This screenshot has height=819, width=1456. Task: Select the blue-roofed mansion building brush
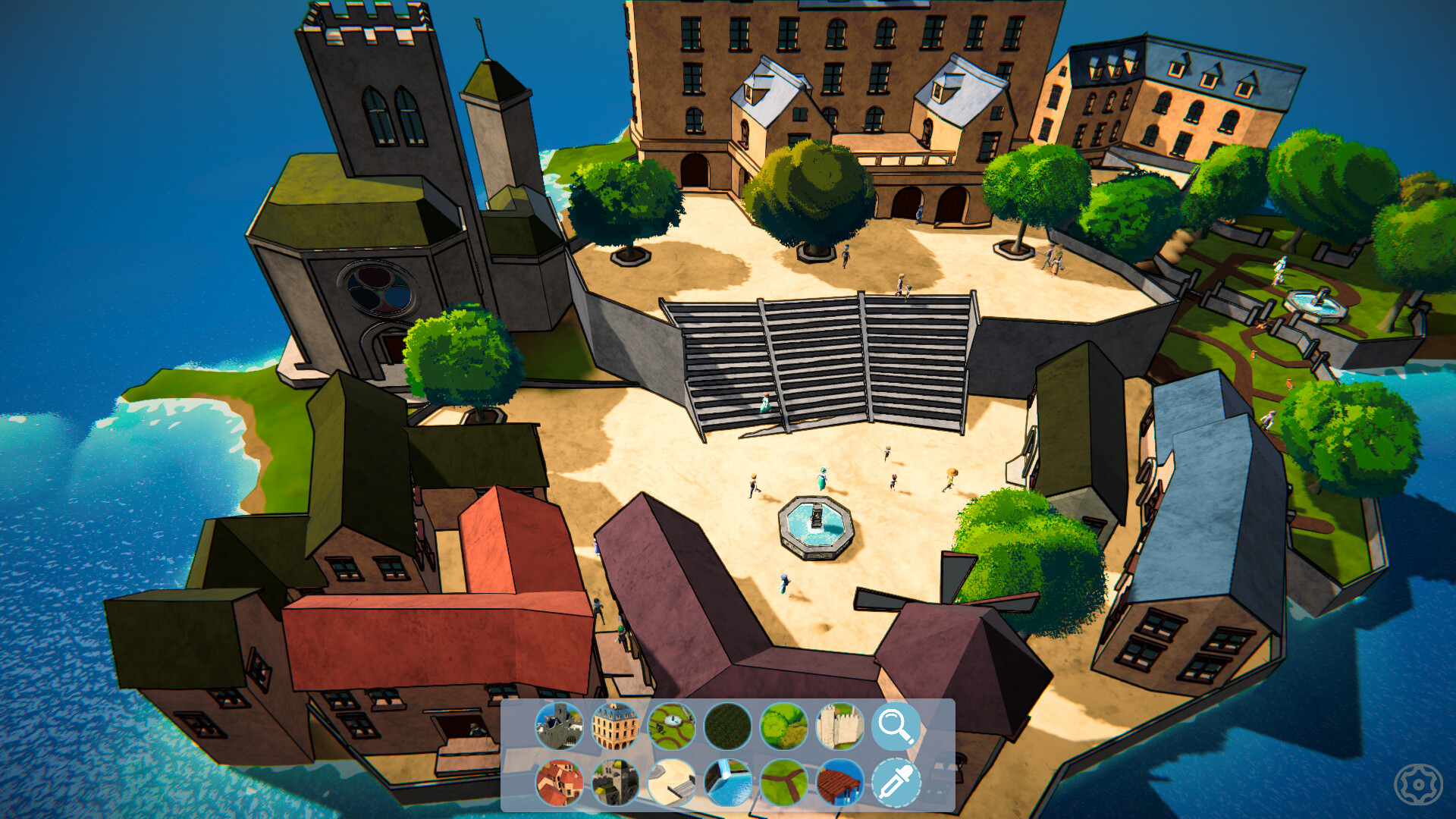tap(614, 726)
